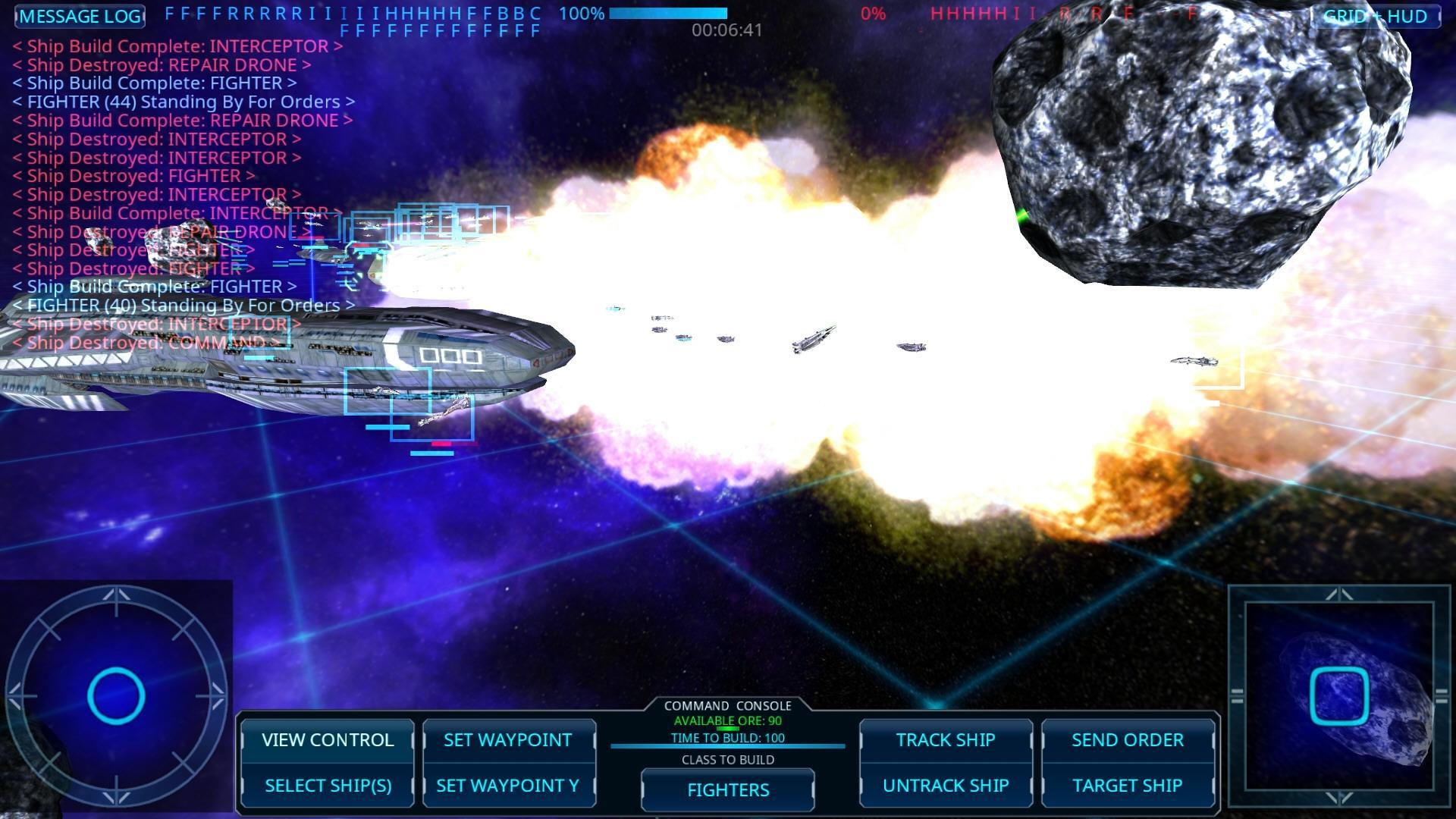
Task: Open the SELECT SHIP(S) menu
Action: [328, 786]
